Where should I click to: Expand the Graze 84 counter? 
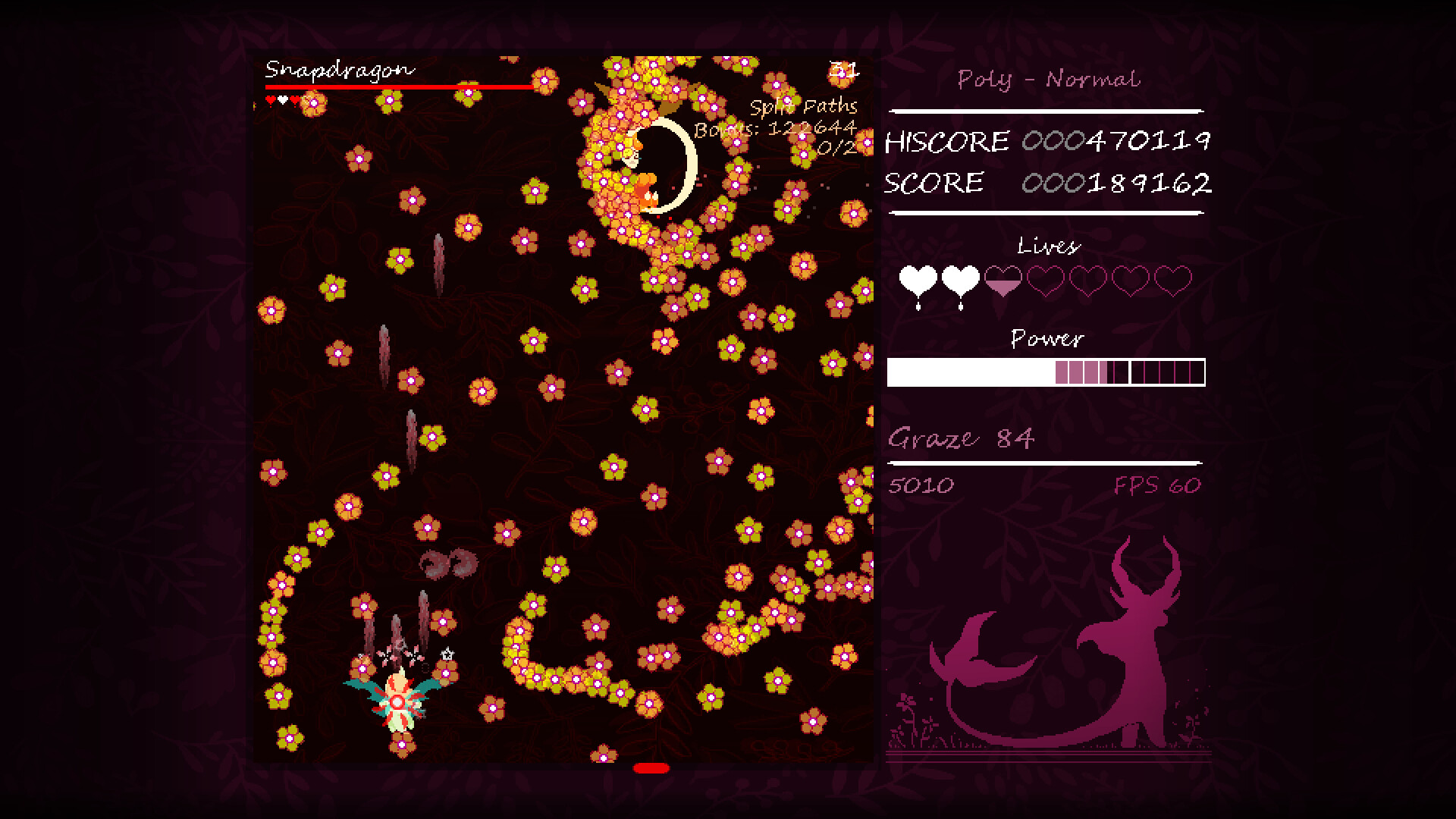[x=962, y=437]
